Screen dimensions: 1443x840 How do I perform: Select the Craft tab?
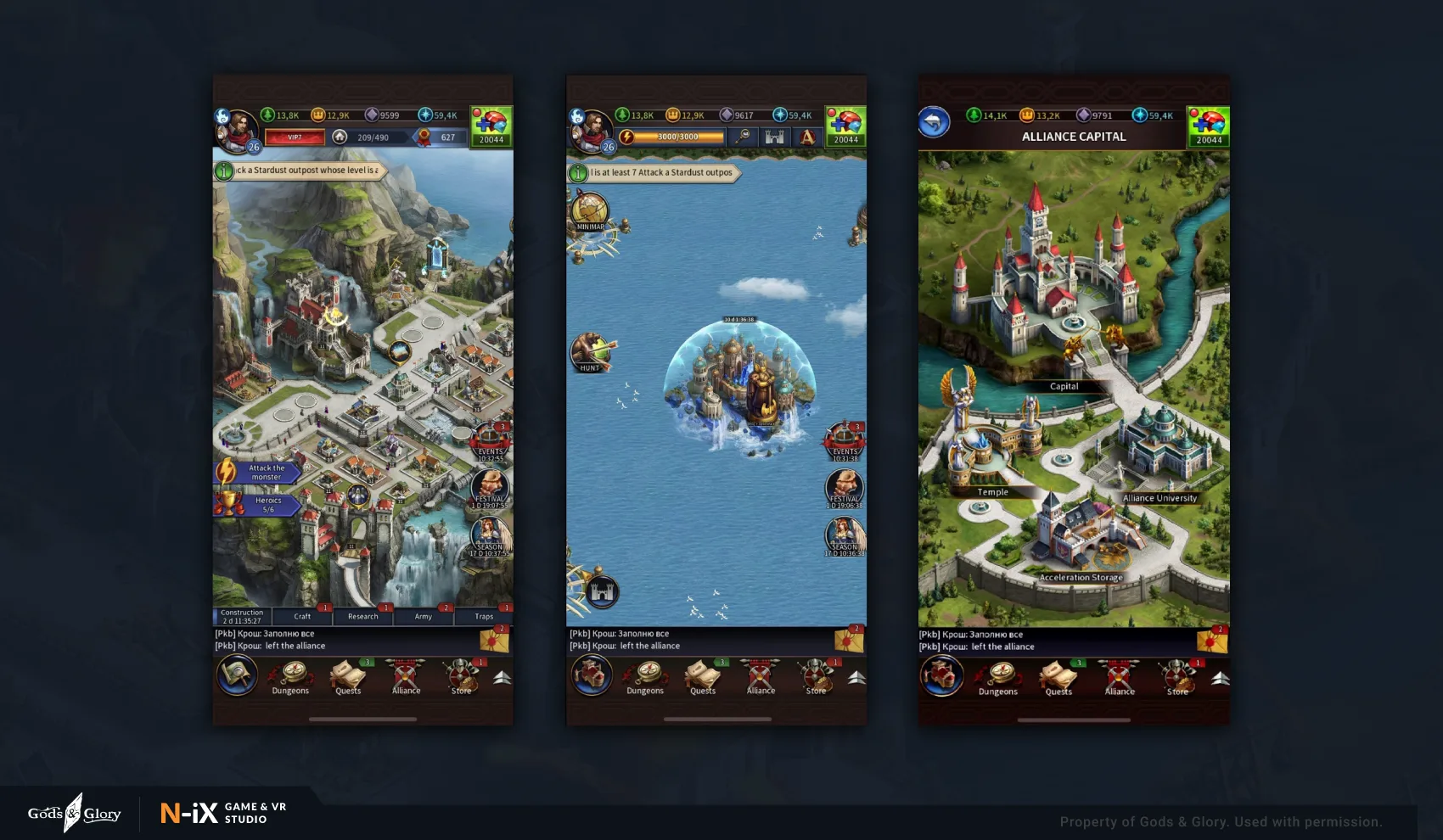pyautogui.click(x=302, y=617)
